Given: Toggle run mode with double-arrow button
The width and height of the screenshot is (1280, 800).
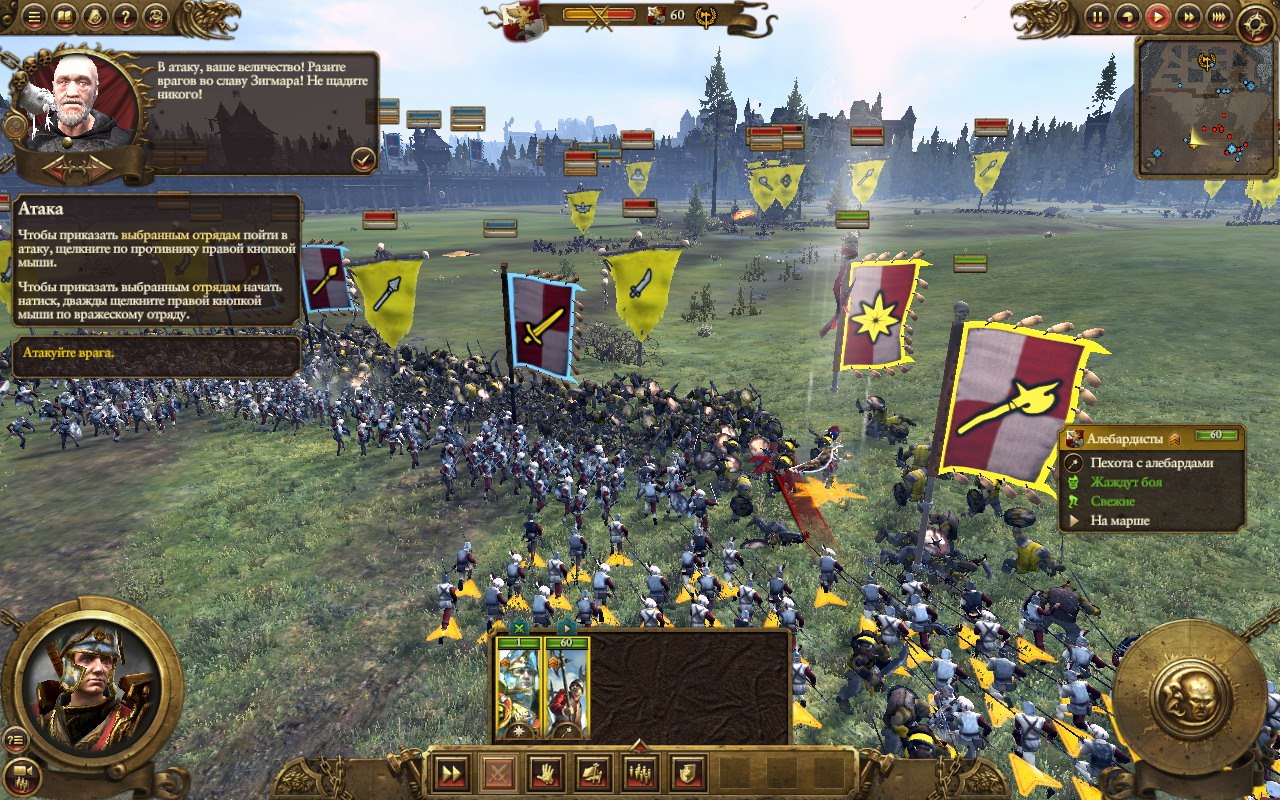Looking at the screenshot, I should pyautogui.click(x=452, y=772).
